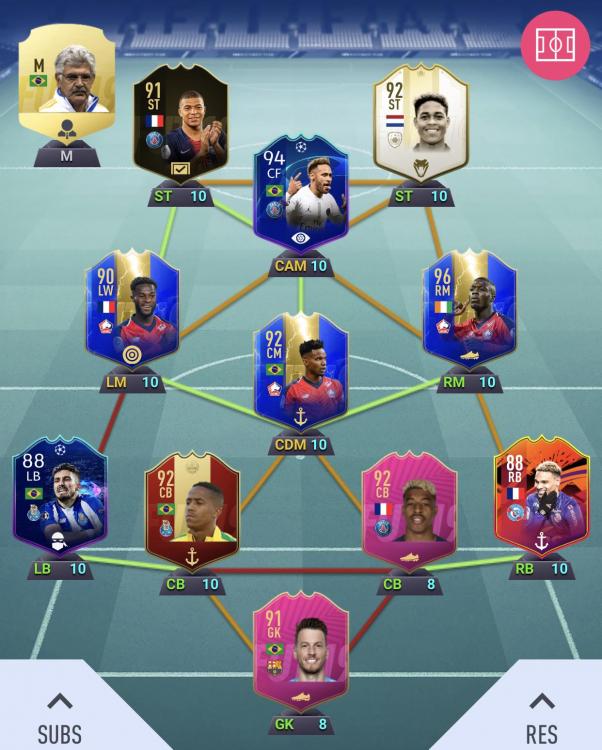Expand the SUBS panel
The image size is (602, 750).
[x=60, y=716]
